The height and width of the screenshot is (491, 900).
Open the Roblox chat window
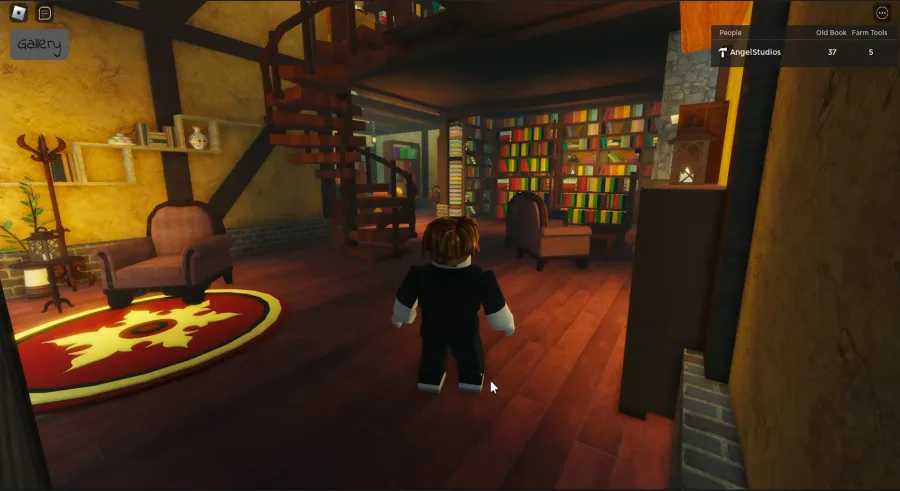[44, 13]
